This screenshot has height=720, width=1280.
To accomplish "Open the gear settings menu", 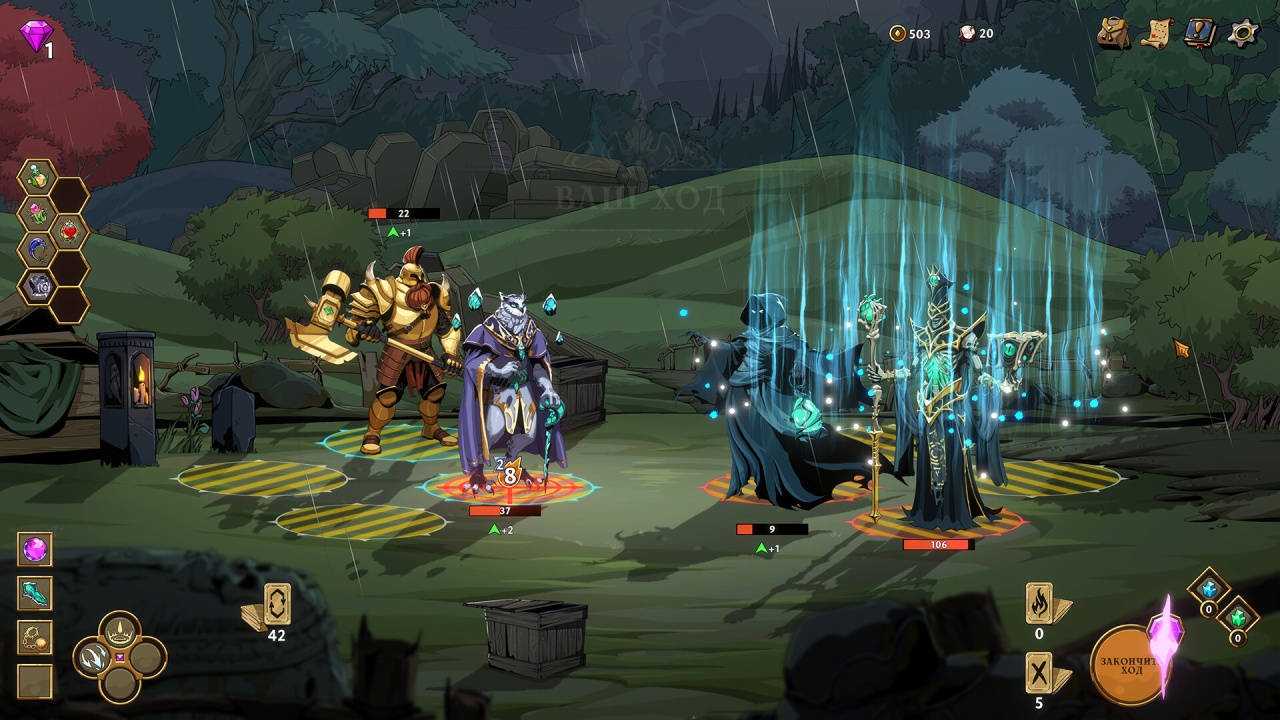I will tap(1243, 33).
